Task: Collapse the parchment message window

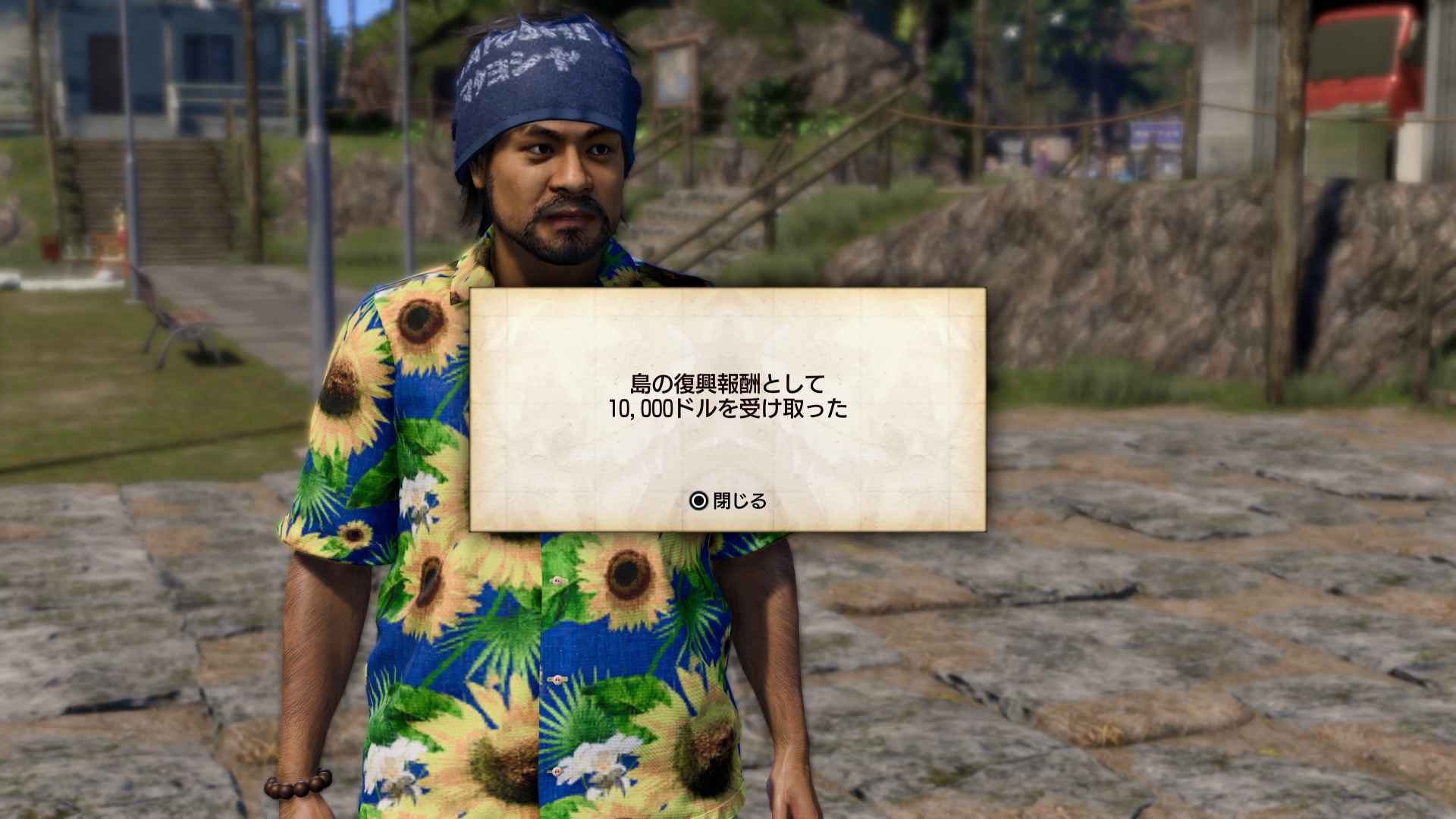Action: point(728,409)
